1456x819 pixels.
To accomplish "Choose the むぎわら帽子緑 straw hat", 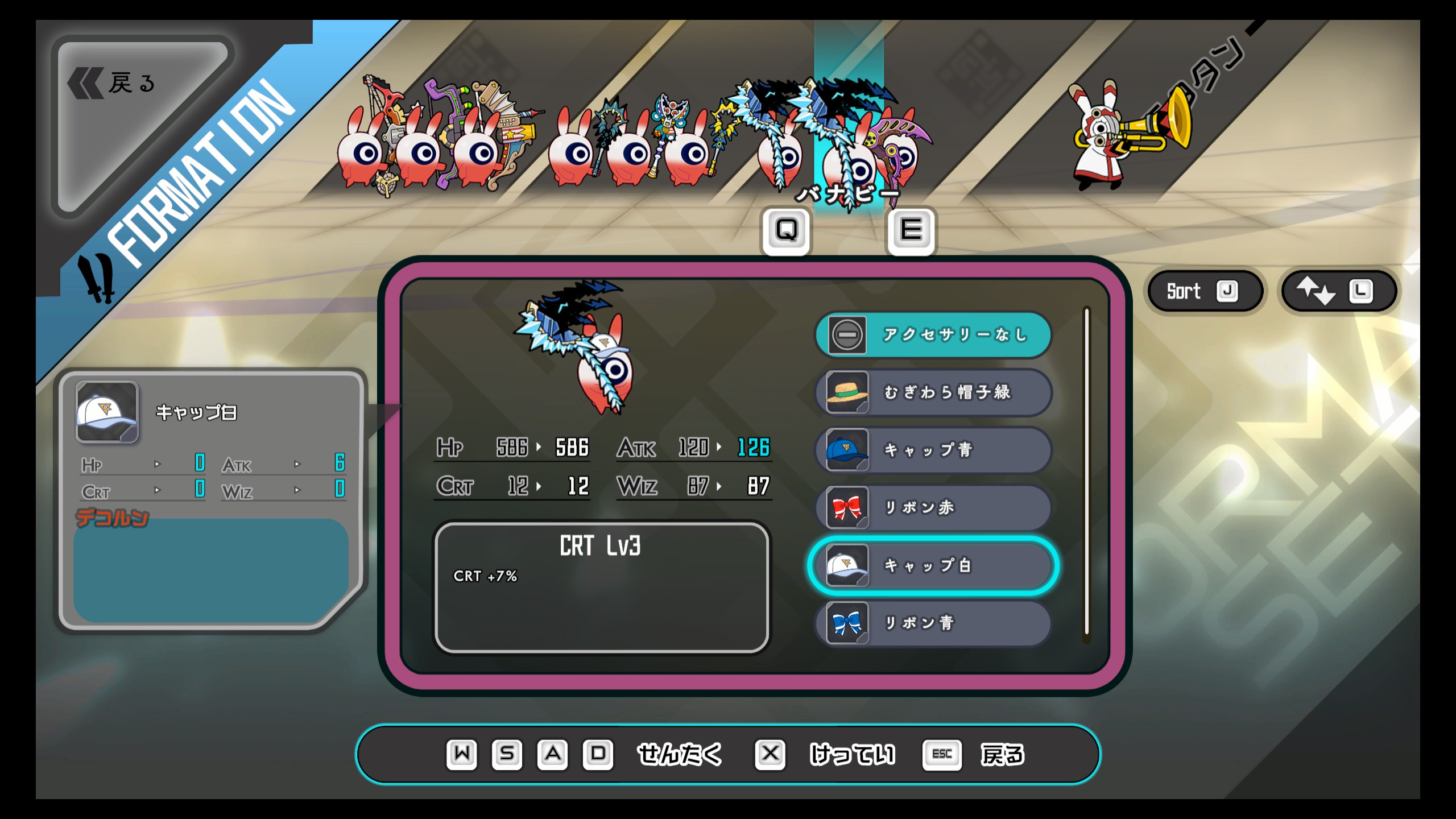I will click(x=933, y=392).
